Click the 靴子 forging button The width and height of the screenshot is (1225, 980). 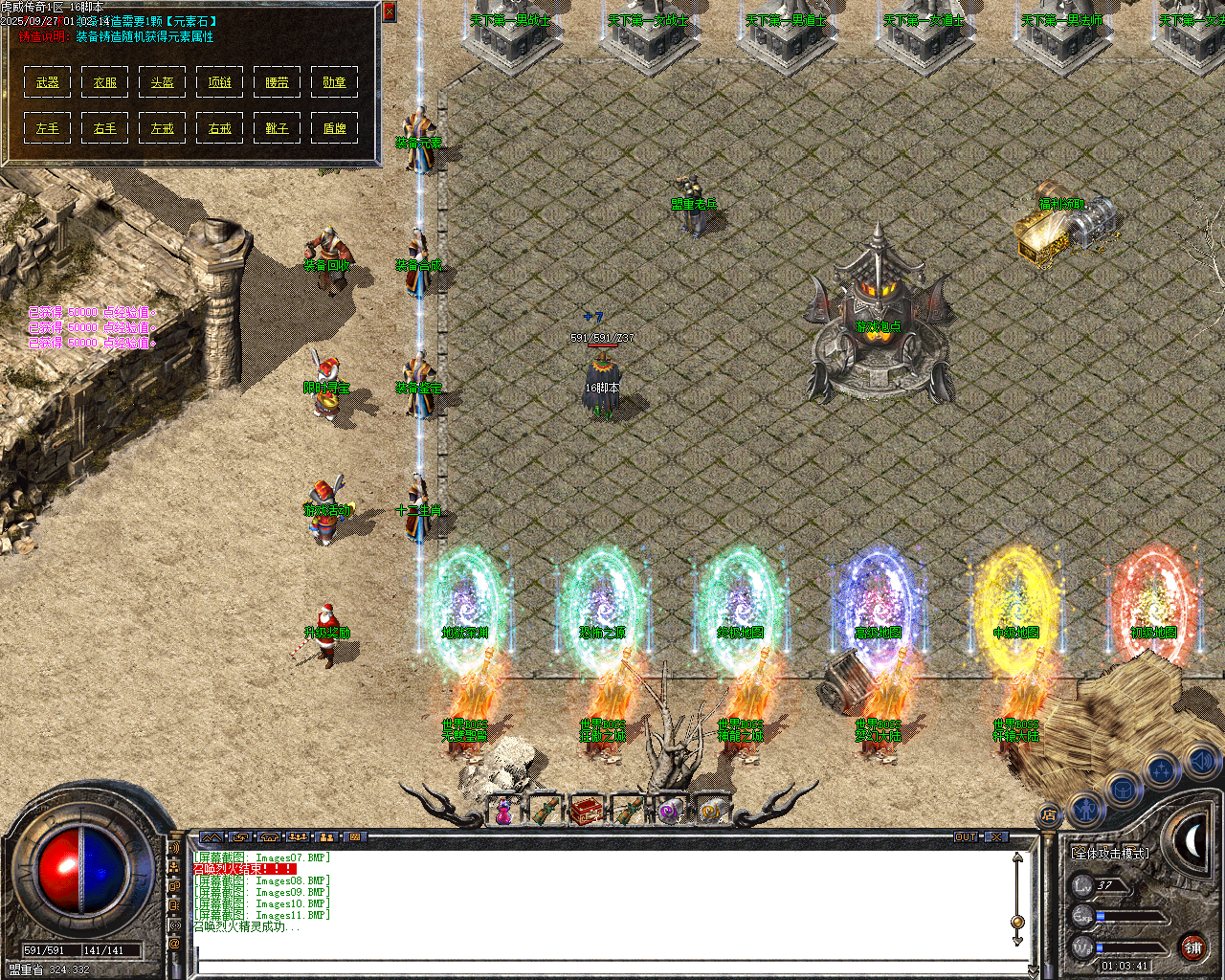pyautogui.click(x=277, y=127)
